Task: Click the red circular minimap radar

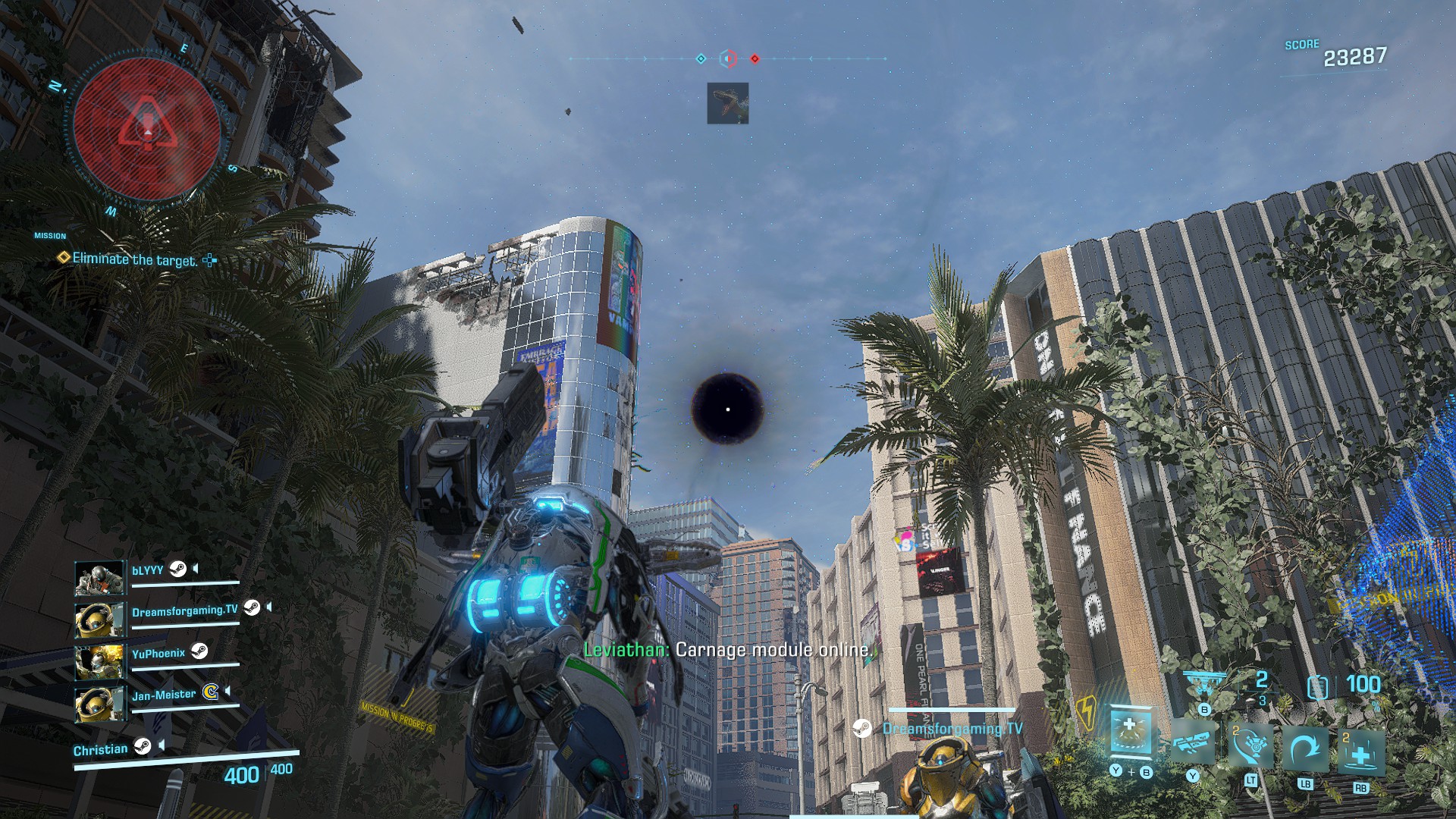Action: click(148, 130)
